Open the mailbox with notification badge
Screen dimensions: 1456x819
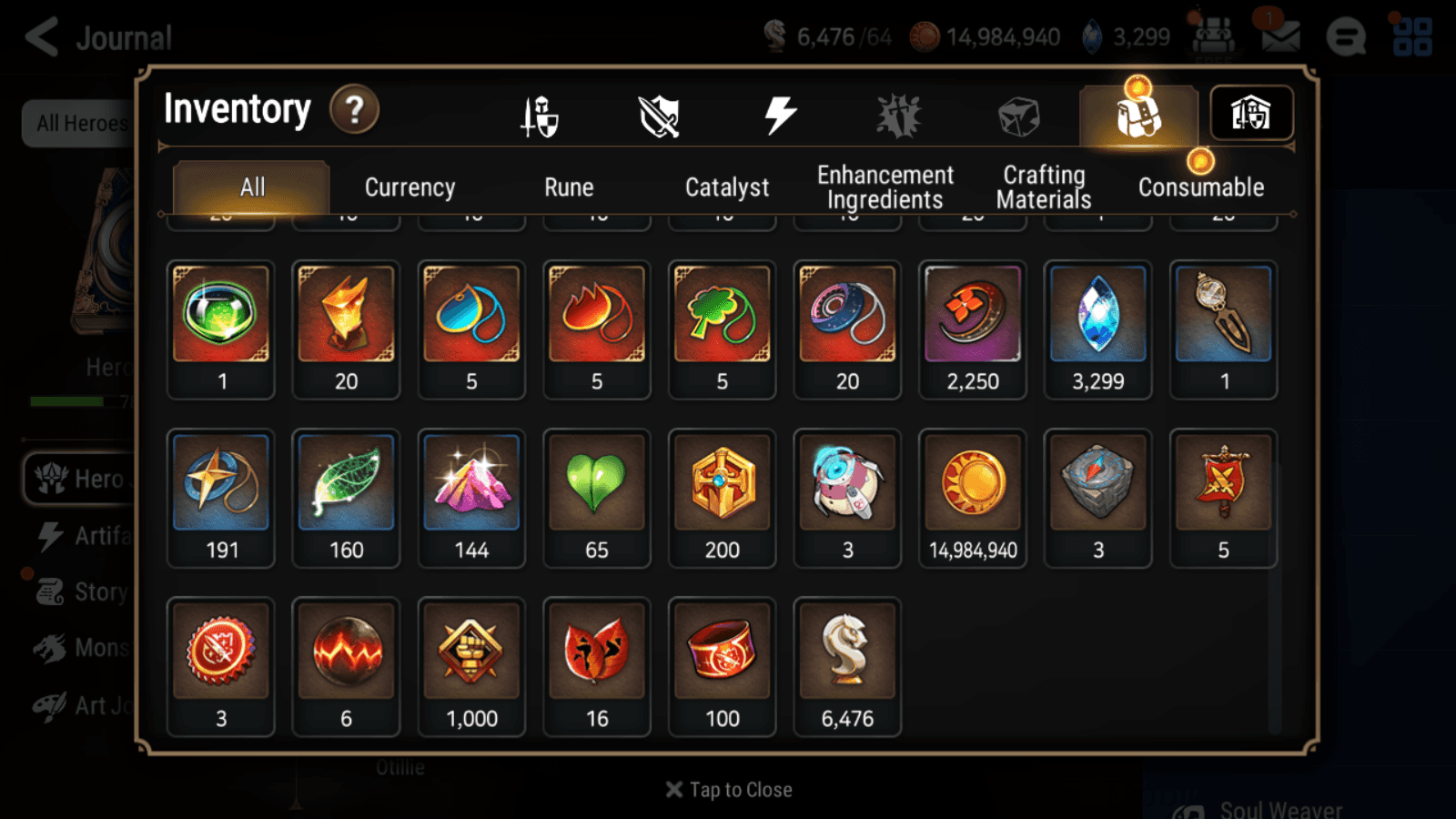[x=1279, y=36]
